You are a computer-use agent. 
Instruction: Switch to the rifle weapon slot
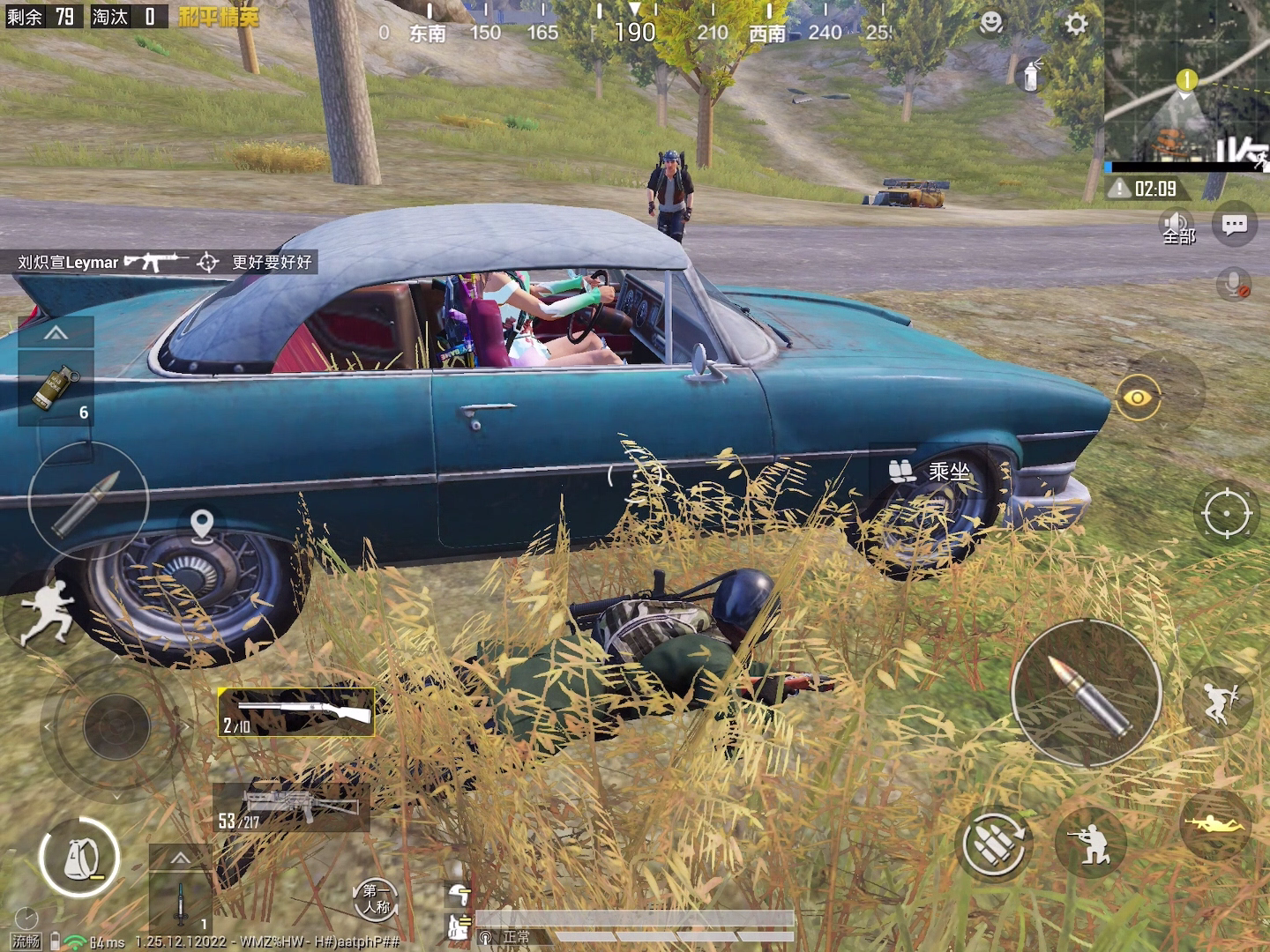[291, 807]
